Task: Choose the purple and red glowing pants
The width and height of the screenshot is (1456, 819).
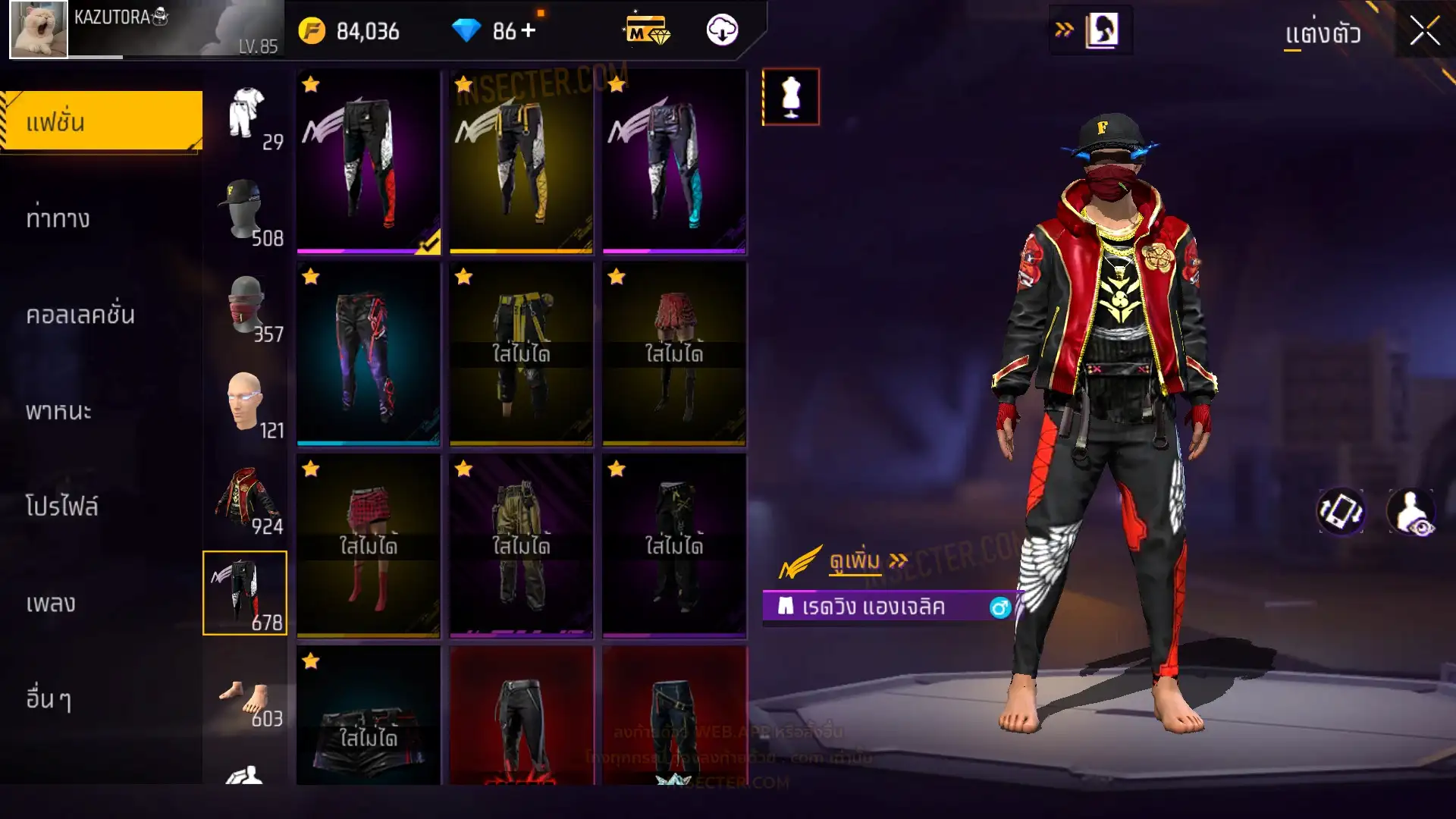Action: click(368, 353)
